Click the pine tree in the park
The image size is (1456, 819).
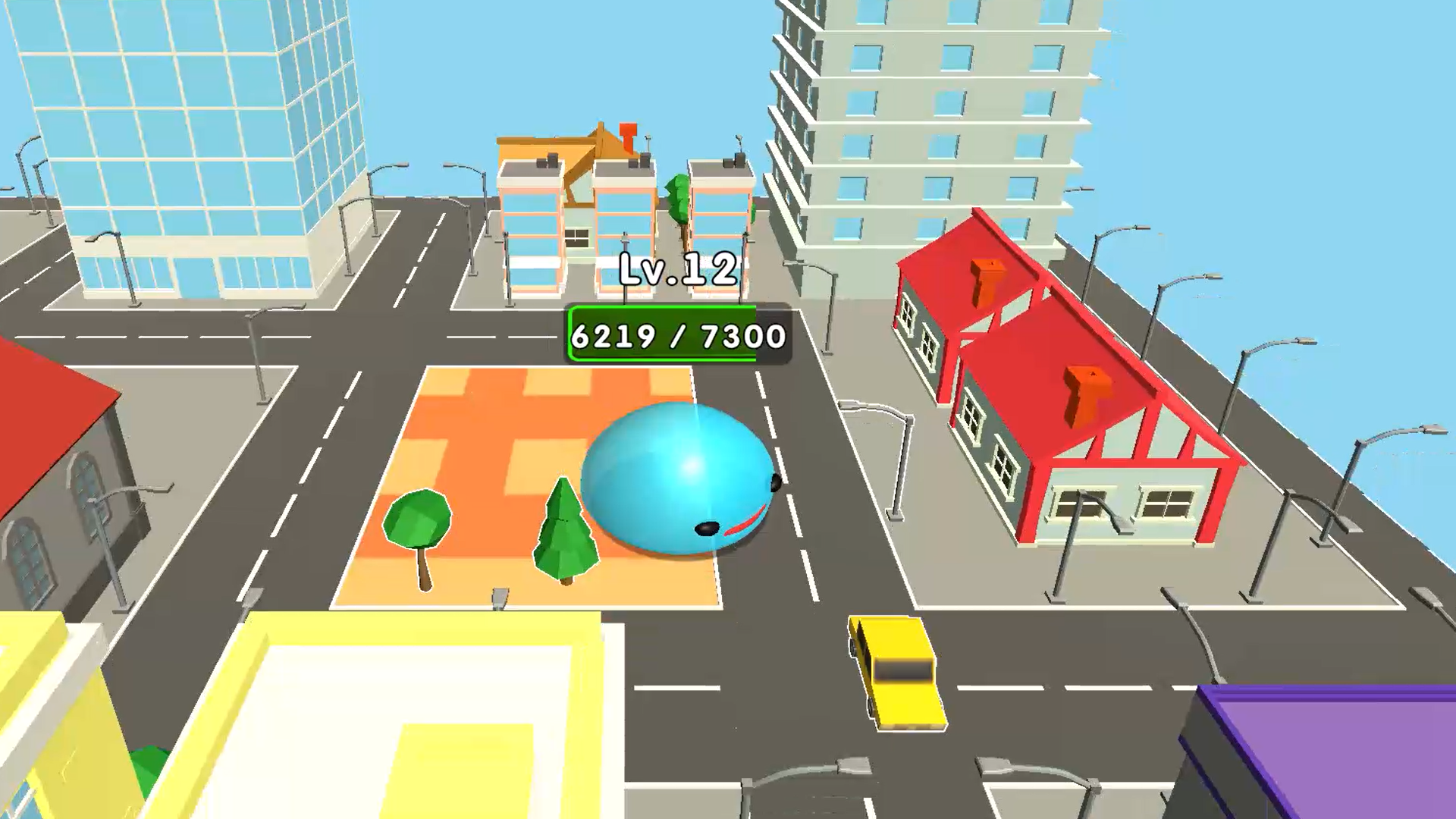tap(565, 531)
